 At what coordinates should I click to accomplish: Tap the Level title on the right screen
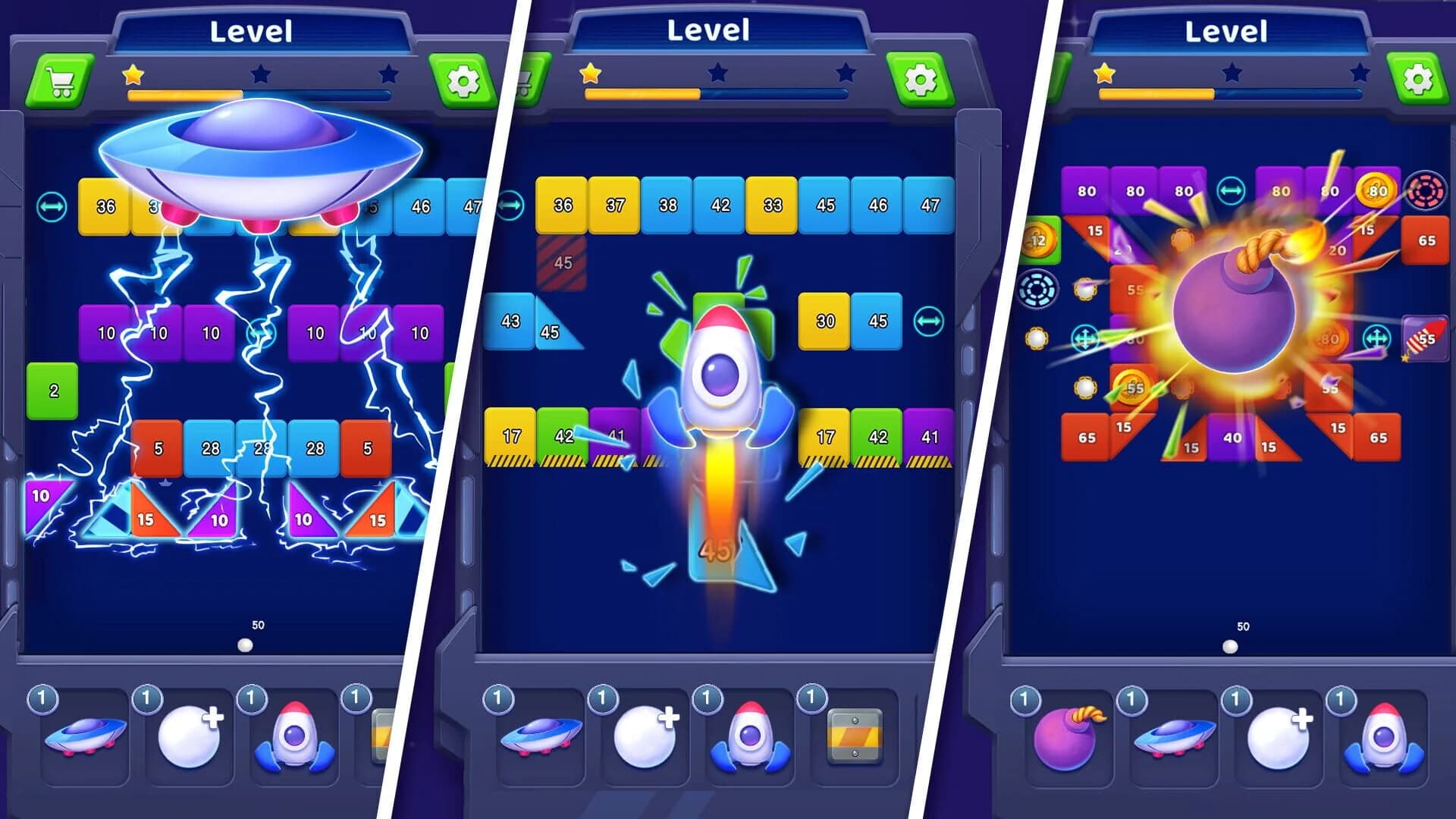[x=1227, y=30]
